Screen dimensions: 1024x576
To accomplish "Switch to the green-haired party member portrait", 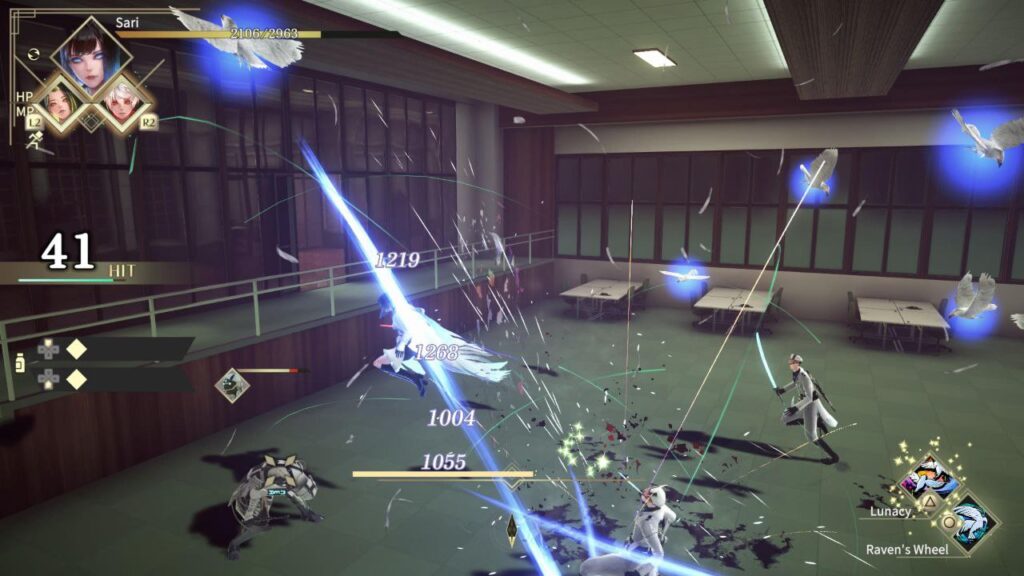I will tap(58, 105).
